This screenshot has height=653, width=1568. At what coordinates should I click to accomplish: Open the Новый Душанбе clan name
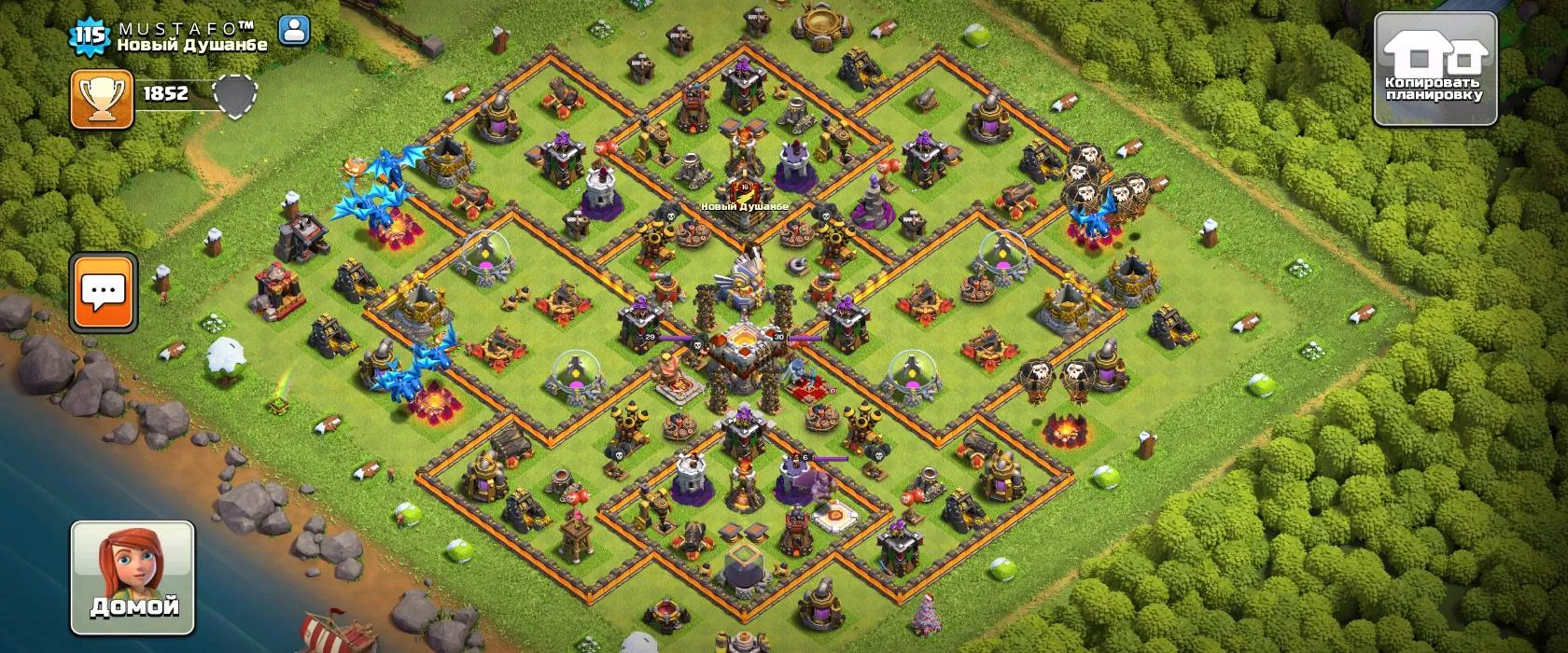(x=192, y=45)
